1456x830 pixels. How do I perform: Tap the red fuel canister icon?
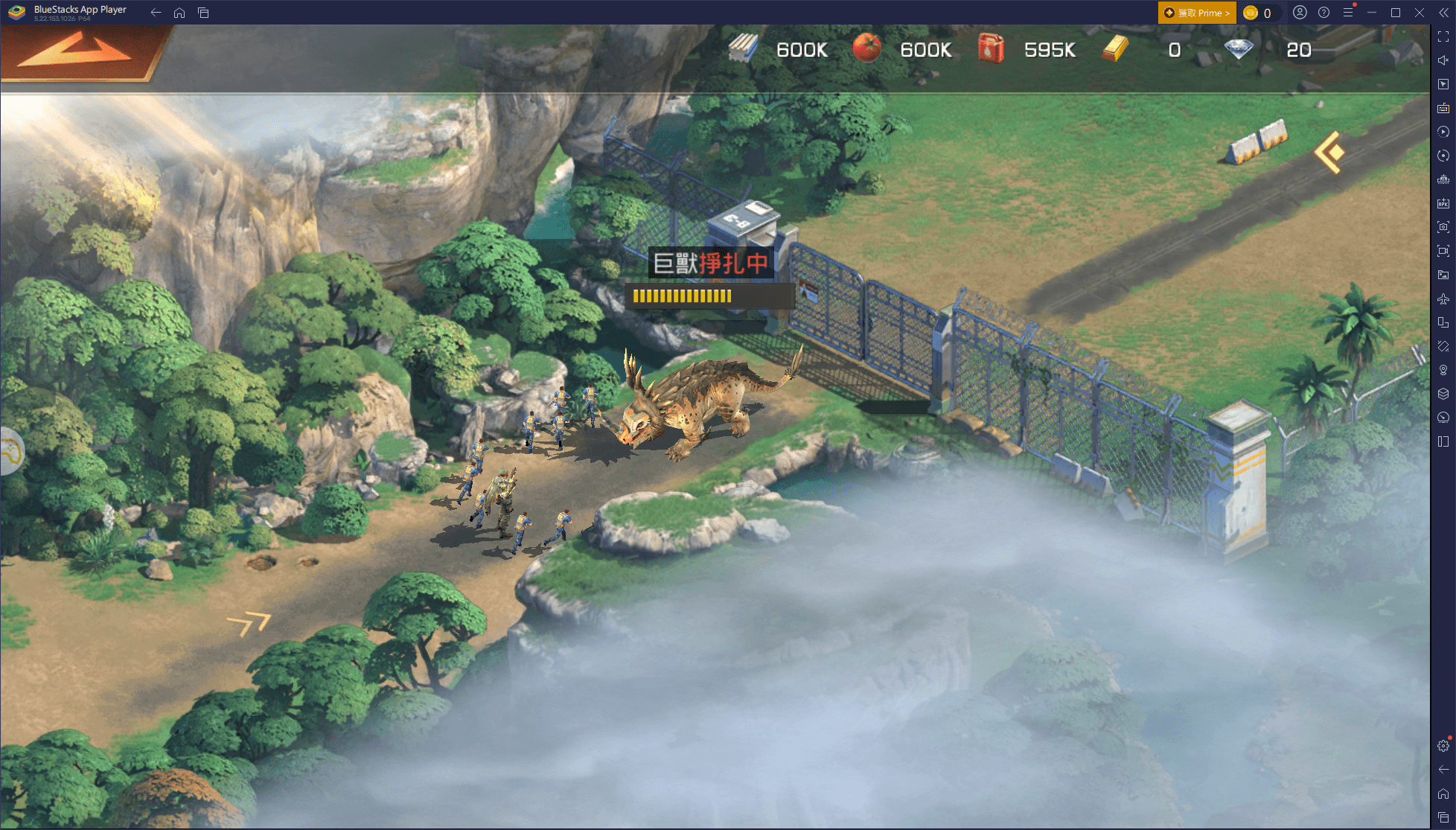[991, 49]
